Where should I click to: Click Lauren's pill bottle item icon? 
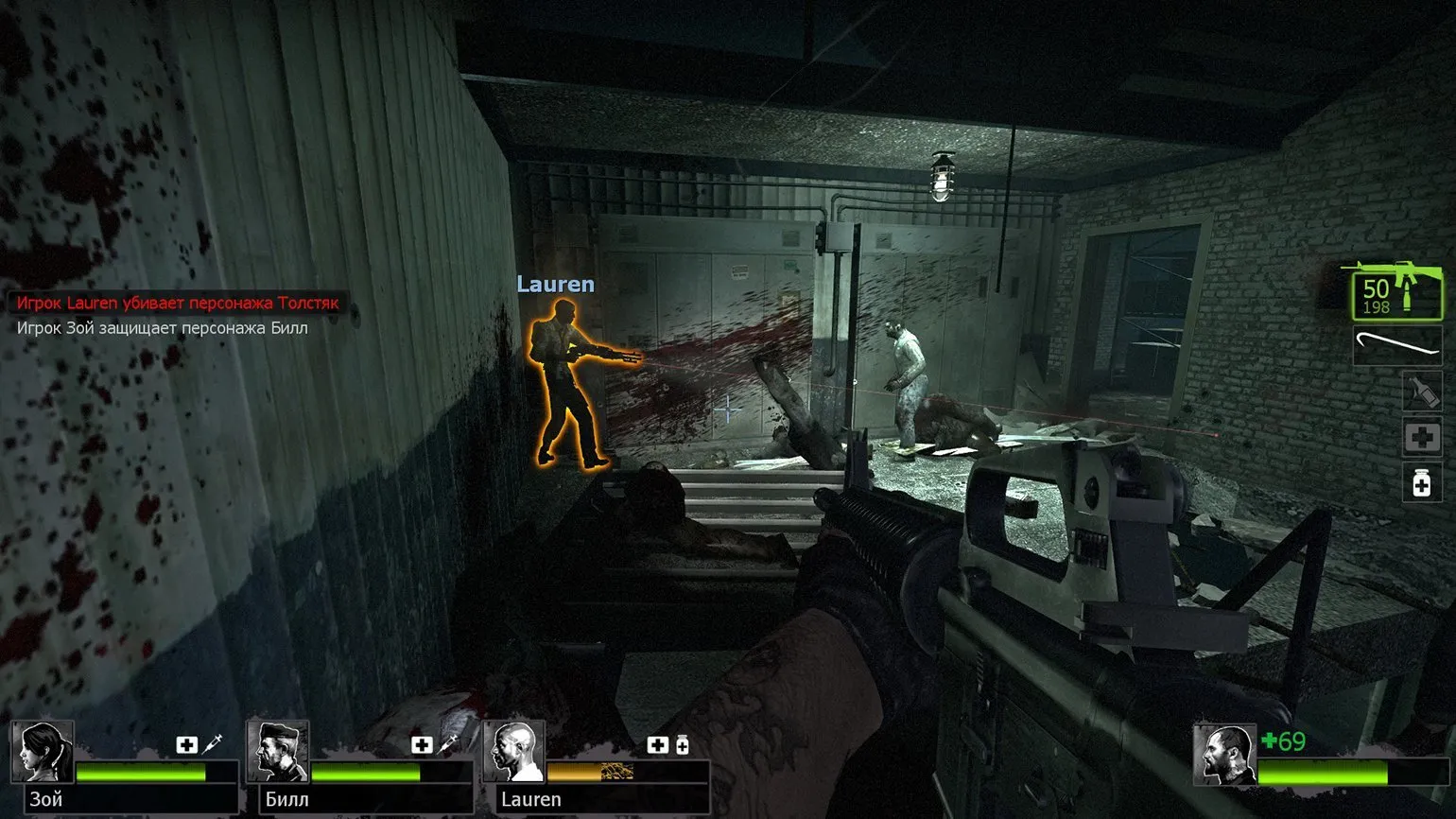(682, 745)
